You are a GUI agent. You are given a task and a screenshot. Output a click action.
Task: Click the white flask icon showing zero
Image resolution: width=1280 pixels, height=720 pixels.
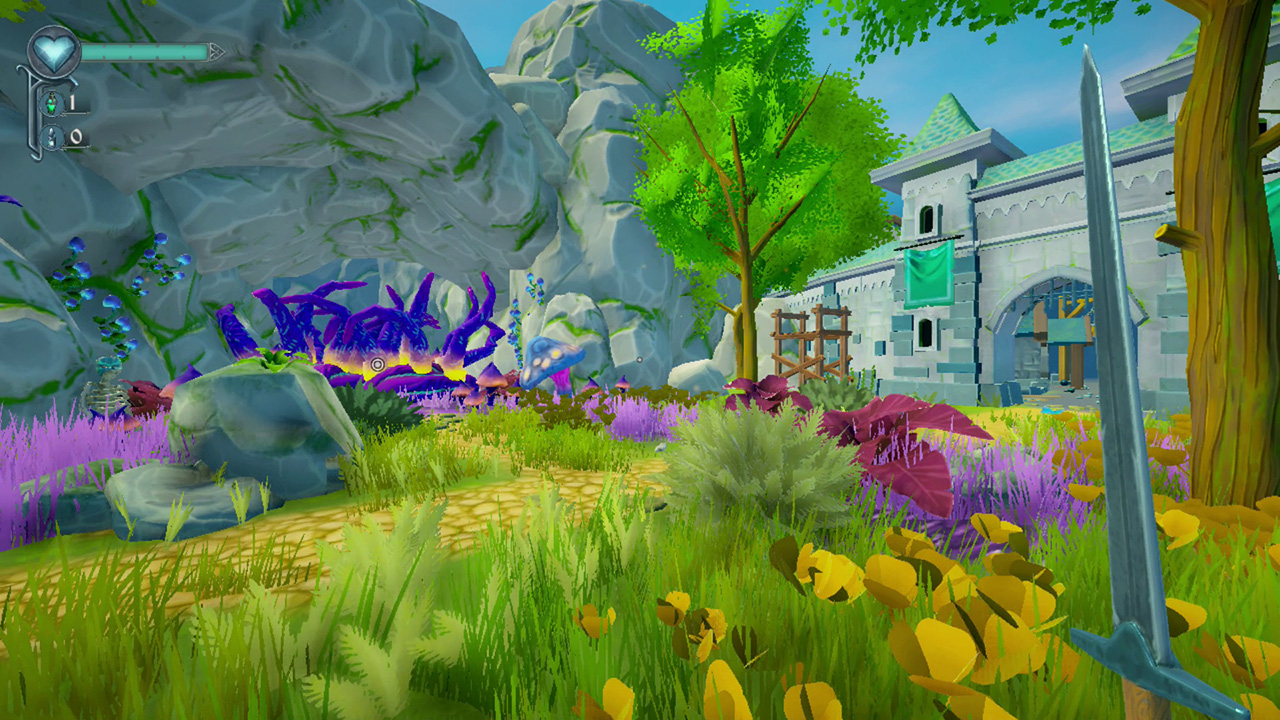[x=51, y=136]
